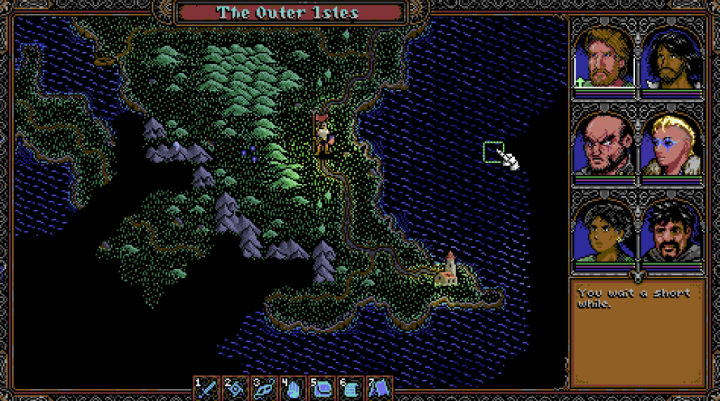Select the scroll icon
Image resolution: width=720 pixels, height=401 pixels.
353,388
